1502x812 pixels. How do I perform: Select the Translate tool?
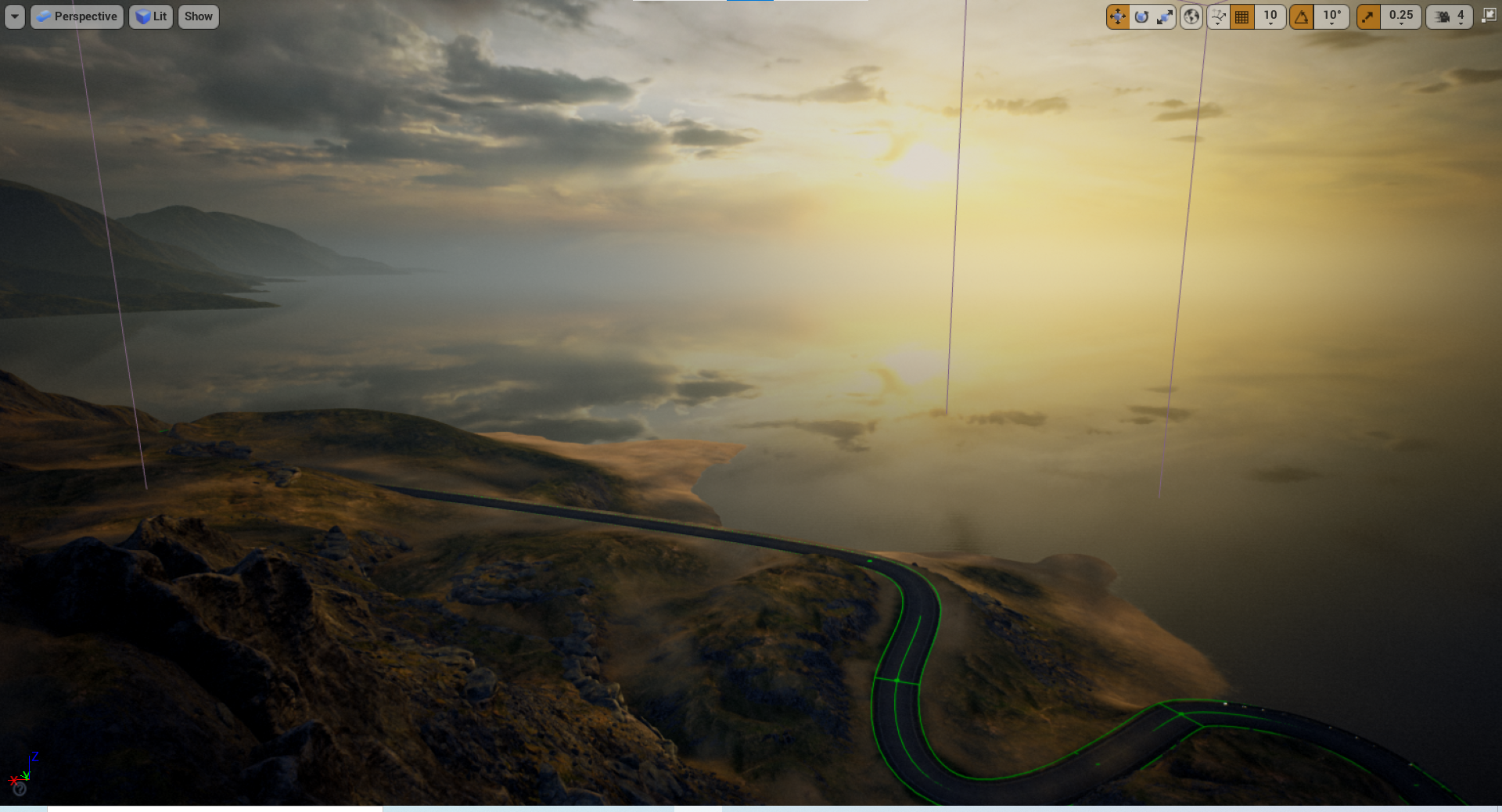(1118, 16)
